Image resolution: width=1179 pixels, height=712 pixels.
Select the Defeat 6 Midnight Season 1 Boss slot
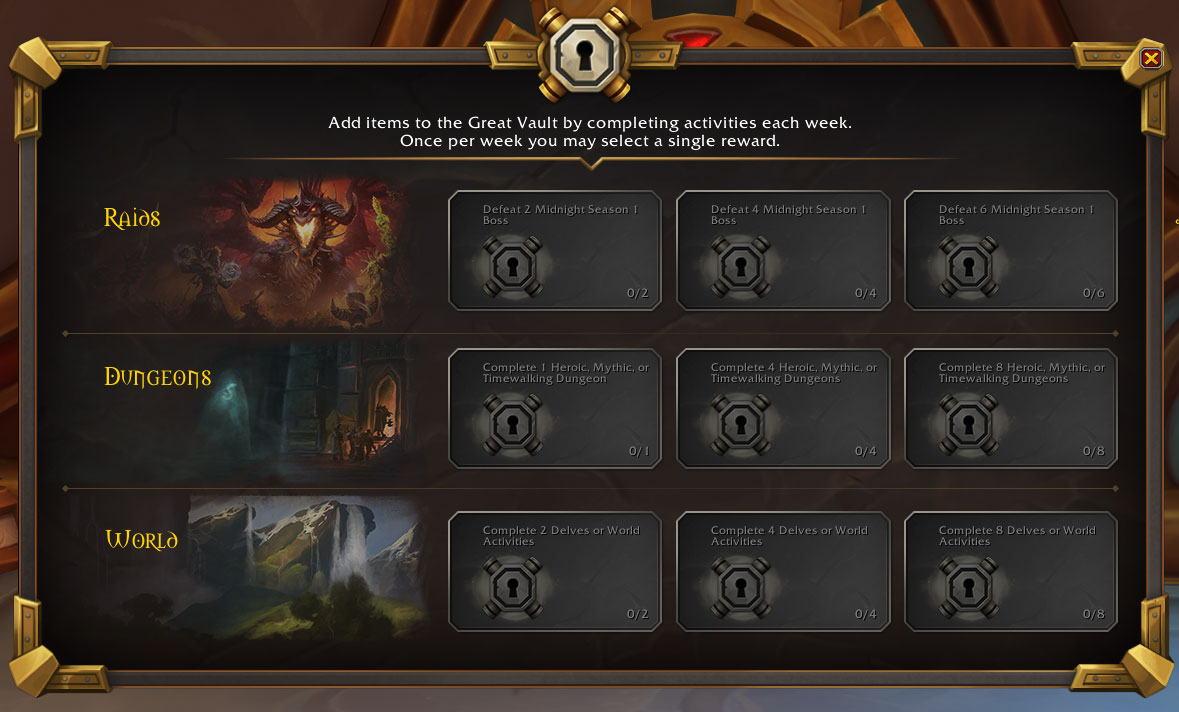(1011, 251)
